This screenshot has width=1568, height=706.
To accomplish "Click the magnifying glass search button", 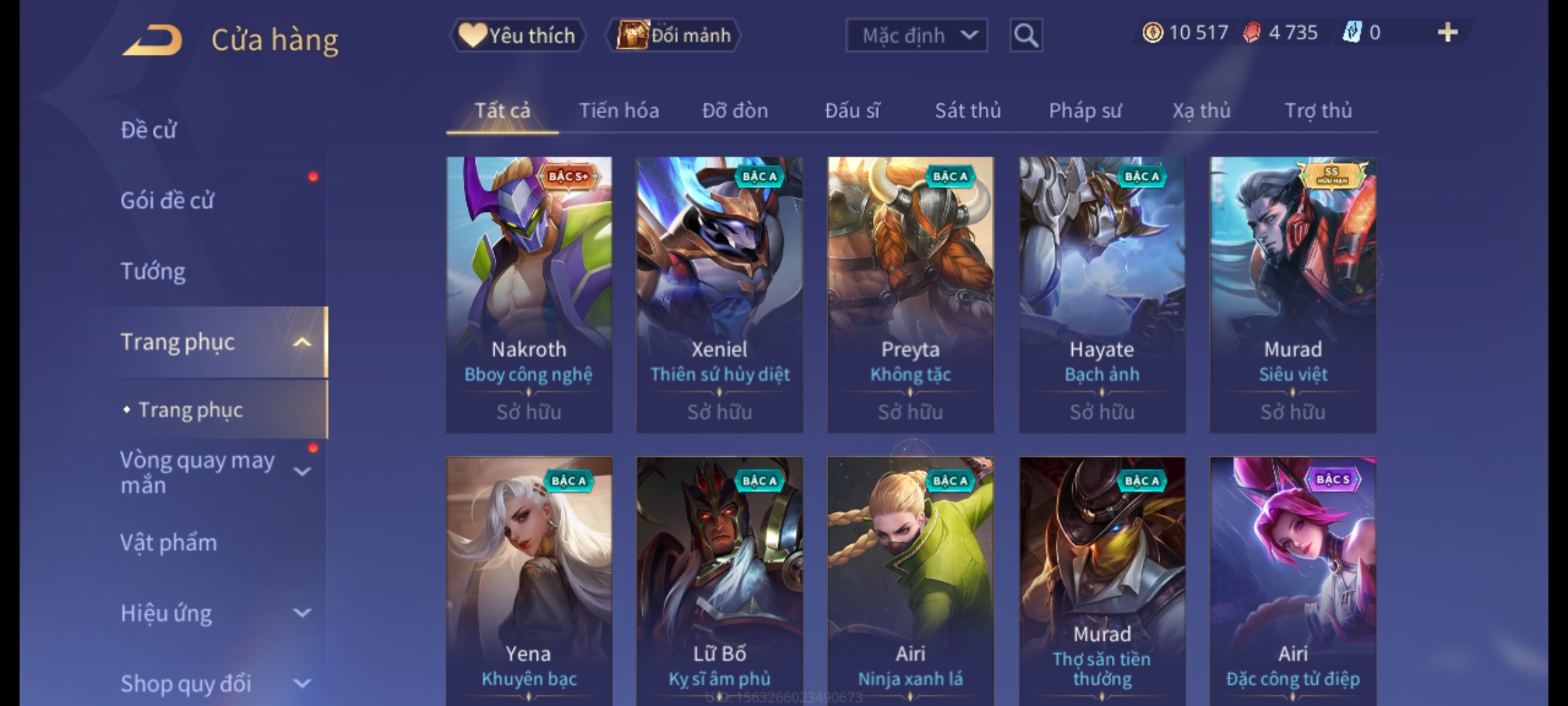I will [1026, 35].
